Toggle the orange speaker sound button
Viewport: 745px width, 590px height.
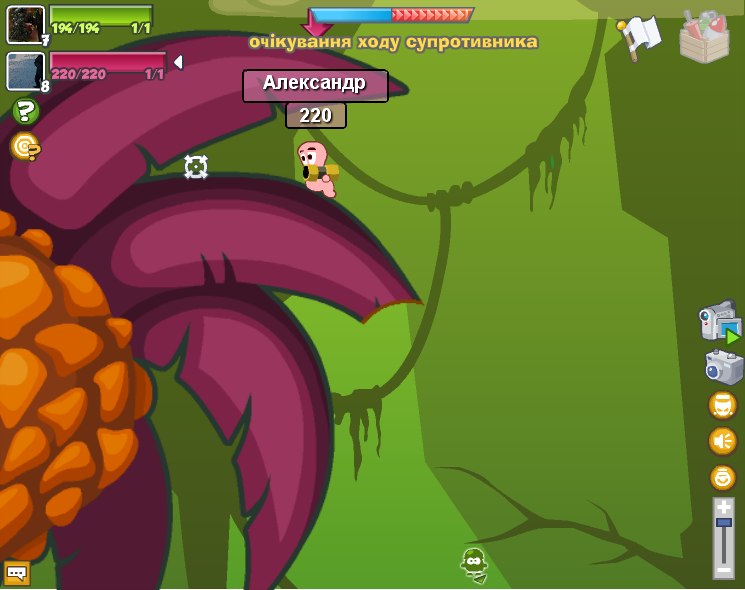coord(722,441)
